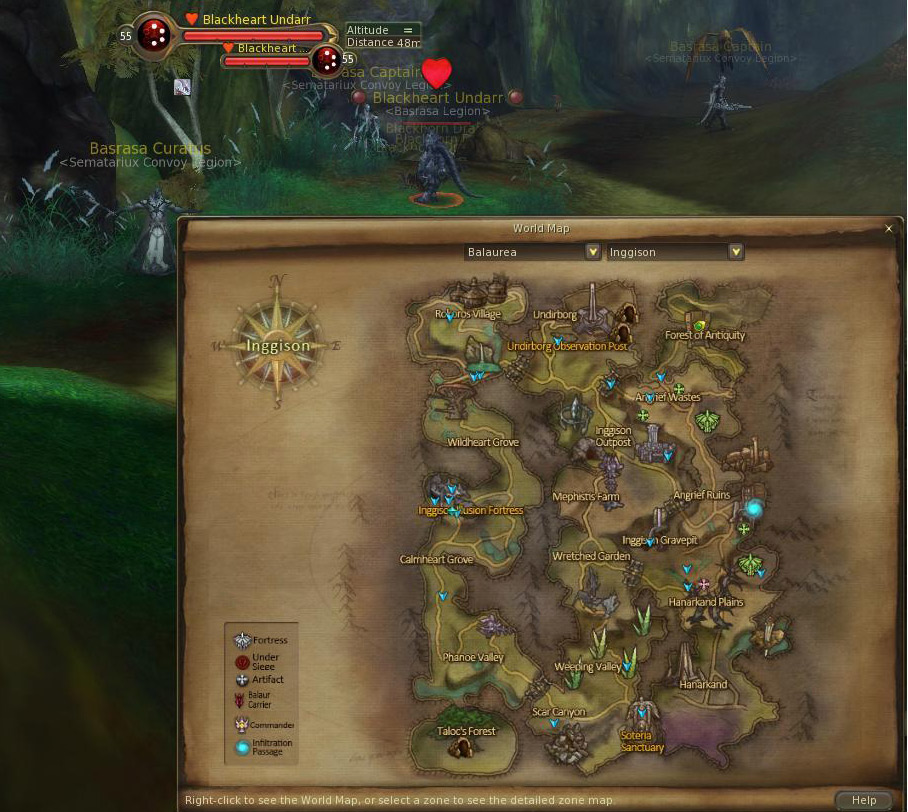Select Inggison Illusion Fortress marker
This screenshot has height=812, width=908.
470,510
